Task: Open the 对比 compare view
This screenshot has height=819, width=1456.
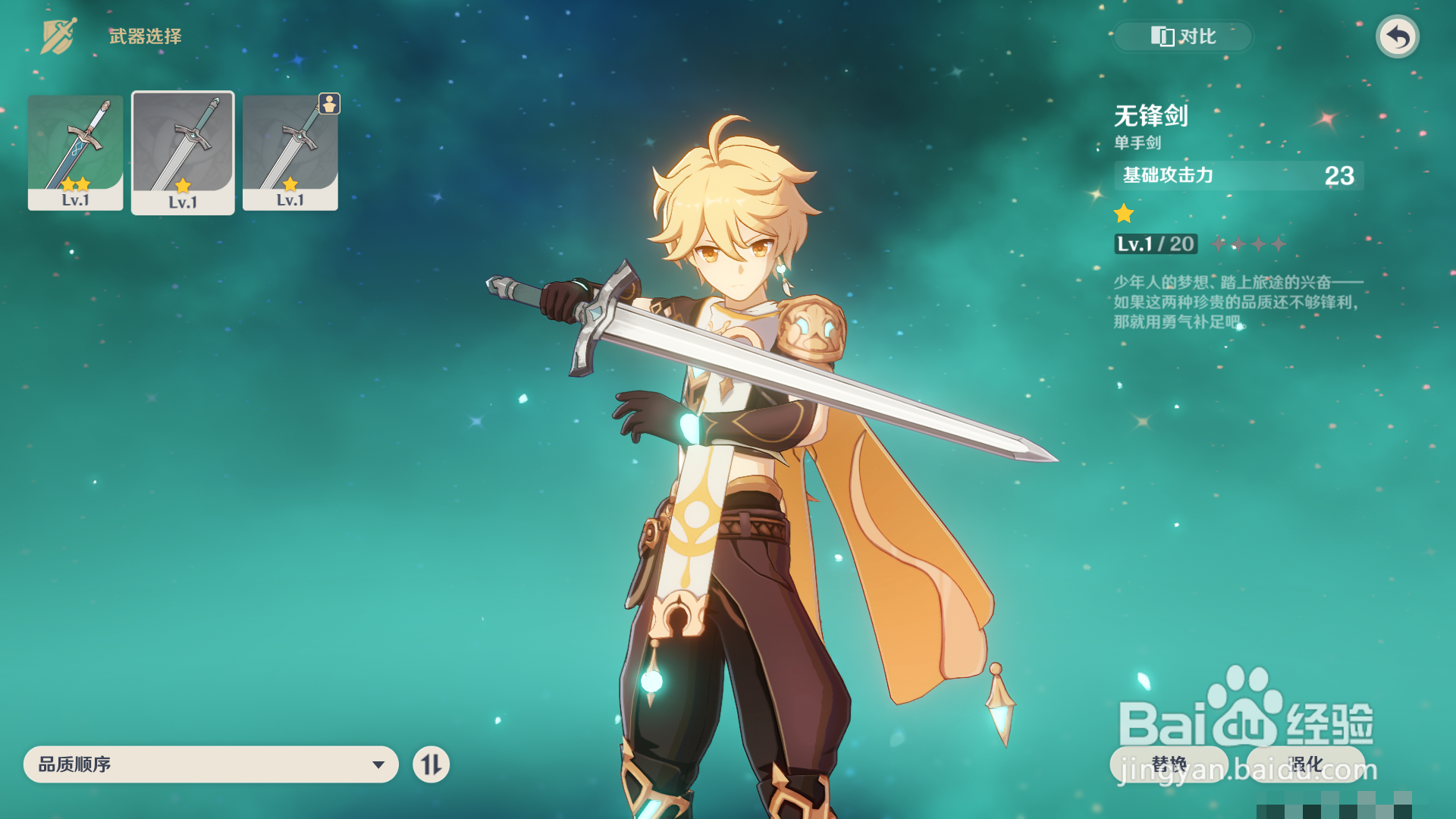Action: (1182, 36)
